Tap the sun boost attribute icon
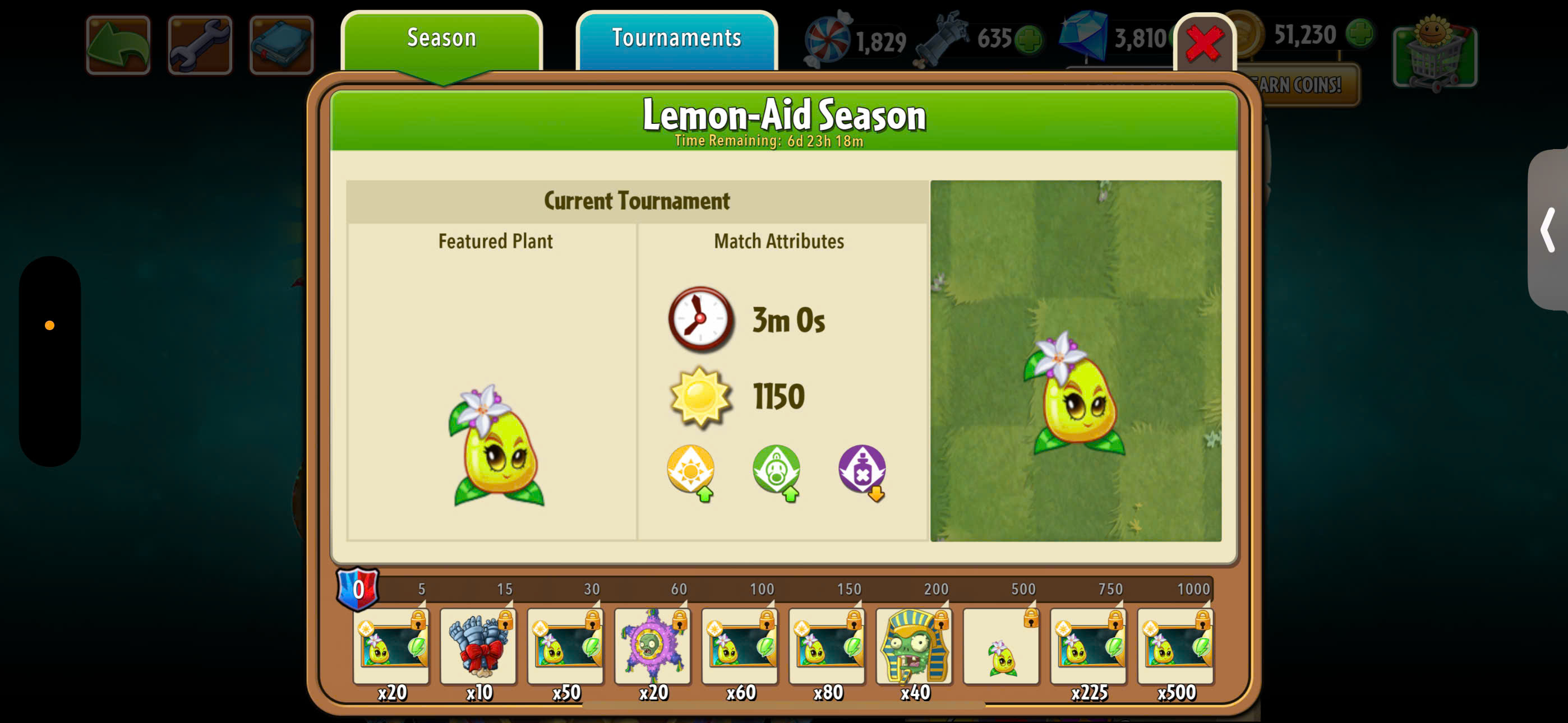1568x723 pixels. (691, 470)
